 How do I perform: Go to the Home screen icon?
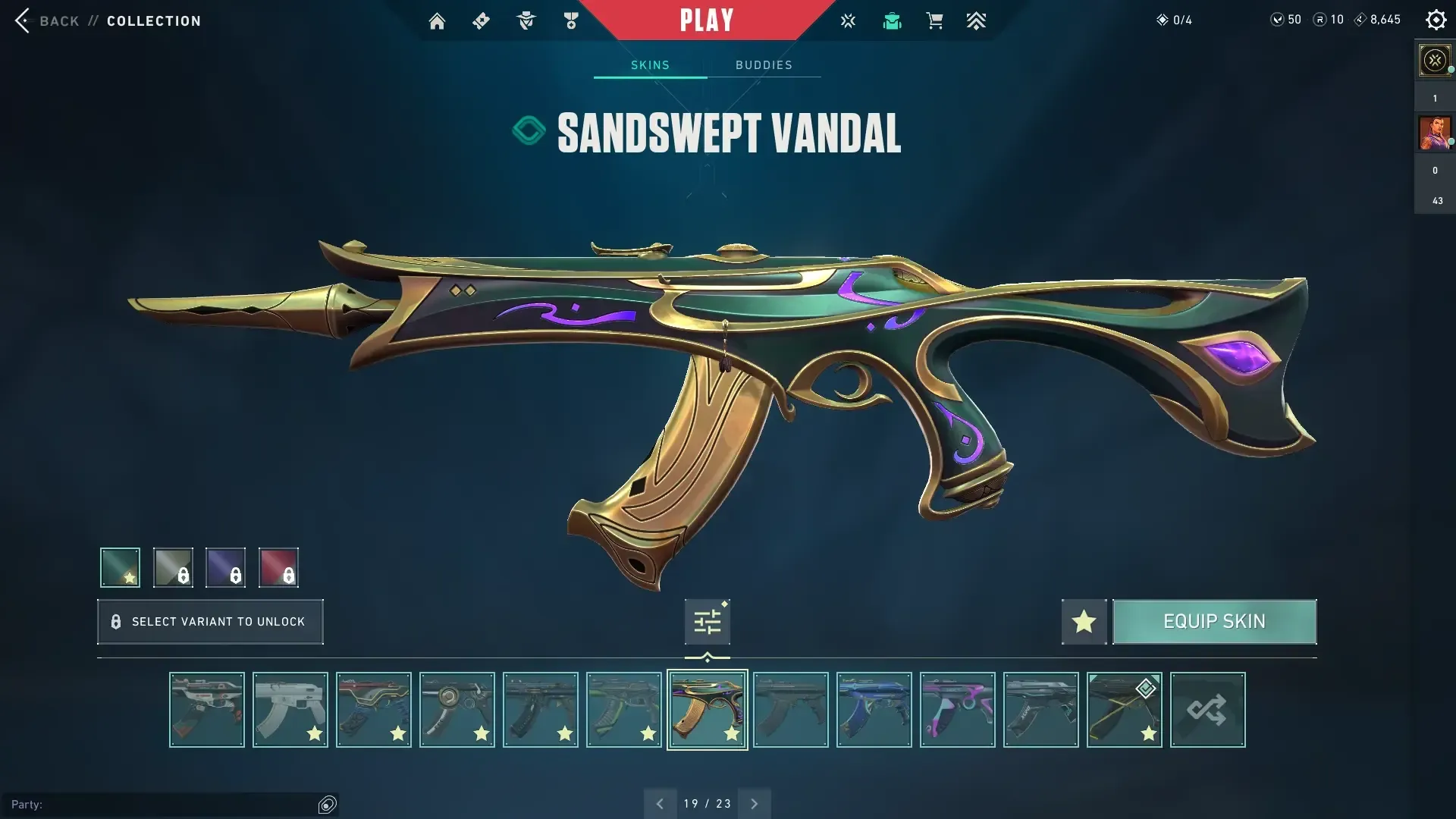click(x=437, y=20)
